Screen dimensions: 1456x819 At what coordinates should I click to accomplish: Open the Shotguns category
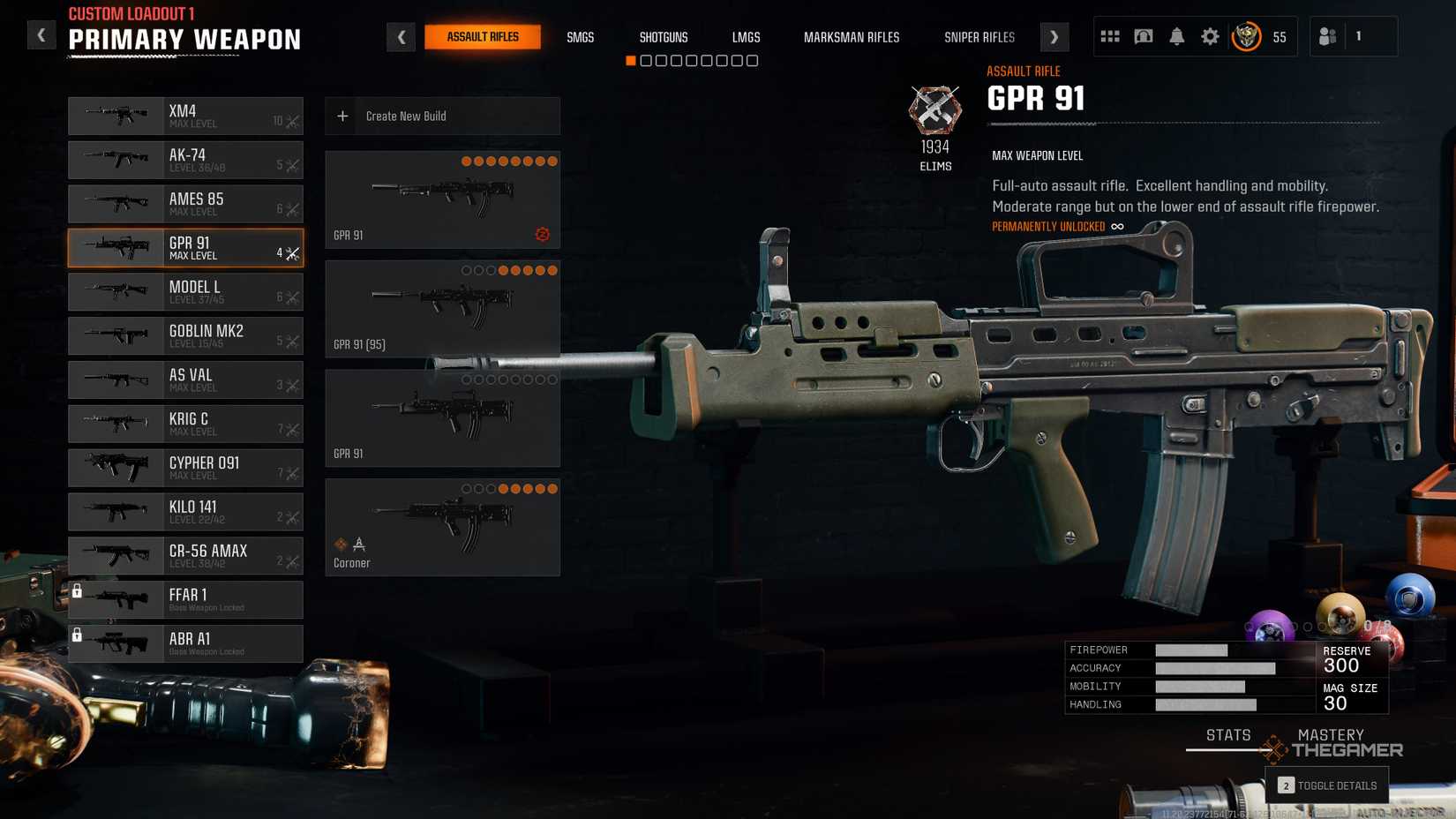click(x=663, y=37)
